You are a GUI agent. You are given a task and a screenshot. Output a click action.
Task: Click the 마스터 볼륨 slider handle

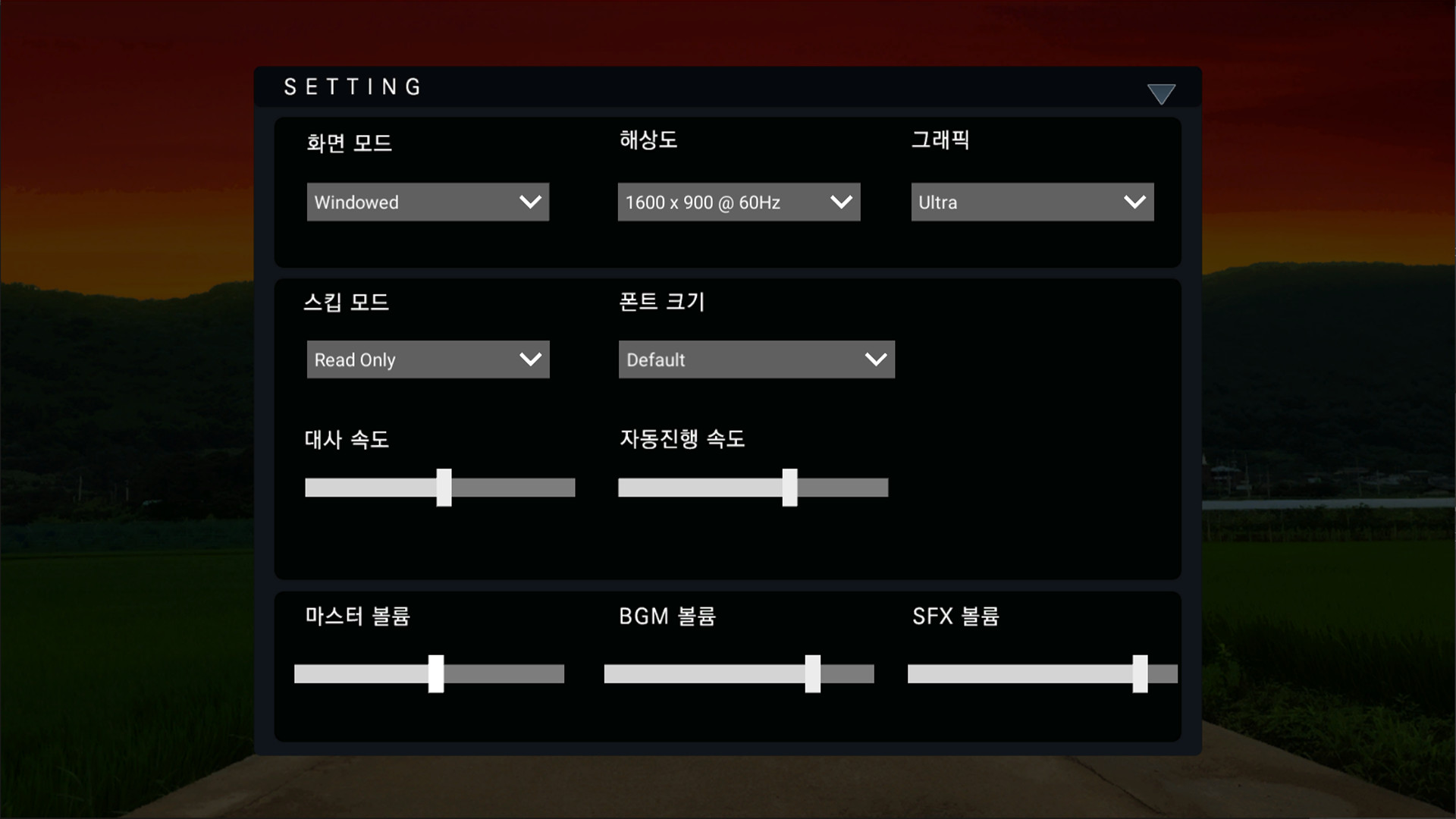pyautogui.click(x=438, y=673)
